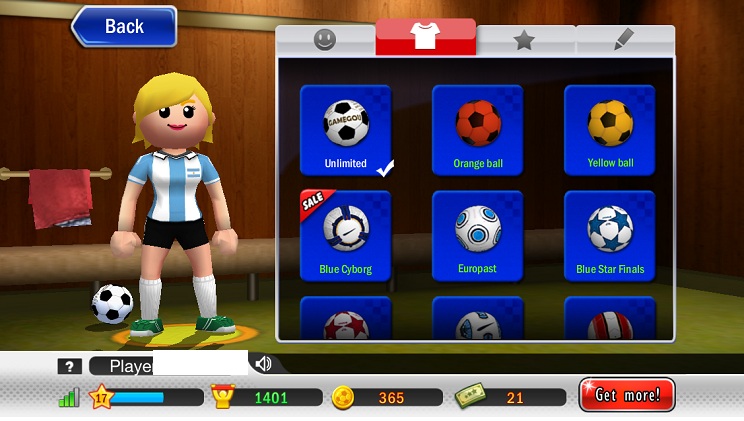Select the Blue Cyborg sale ball
The width and height of the screenshot is (744, 421).
[346, 236]
